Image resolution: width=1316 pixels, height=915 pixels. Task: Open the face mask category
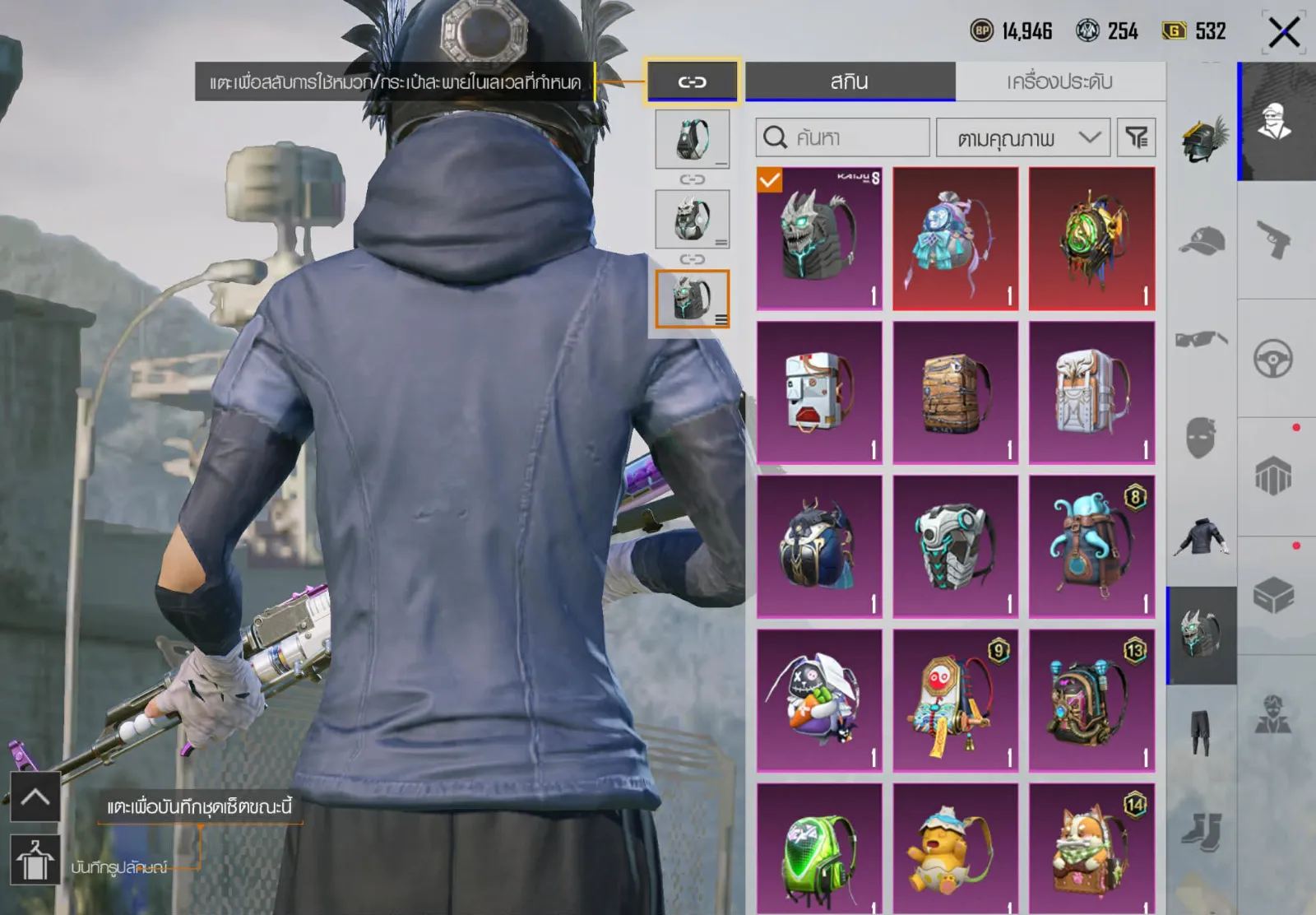tap(1202, 437)
